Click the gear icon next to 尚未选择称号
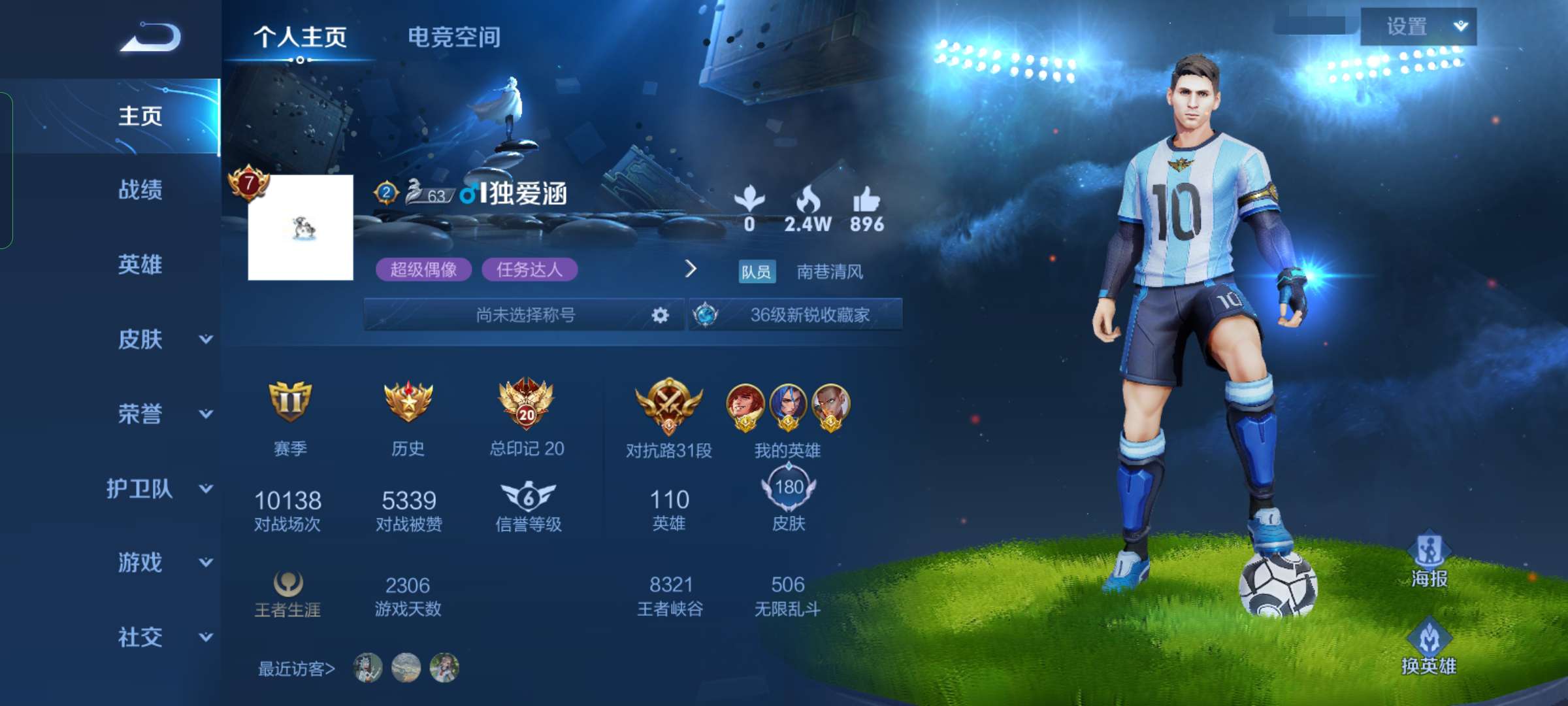 (x=661, y=314)
